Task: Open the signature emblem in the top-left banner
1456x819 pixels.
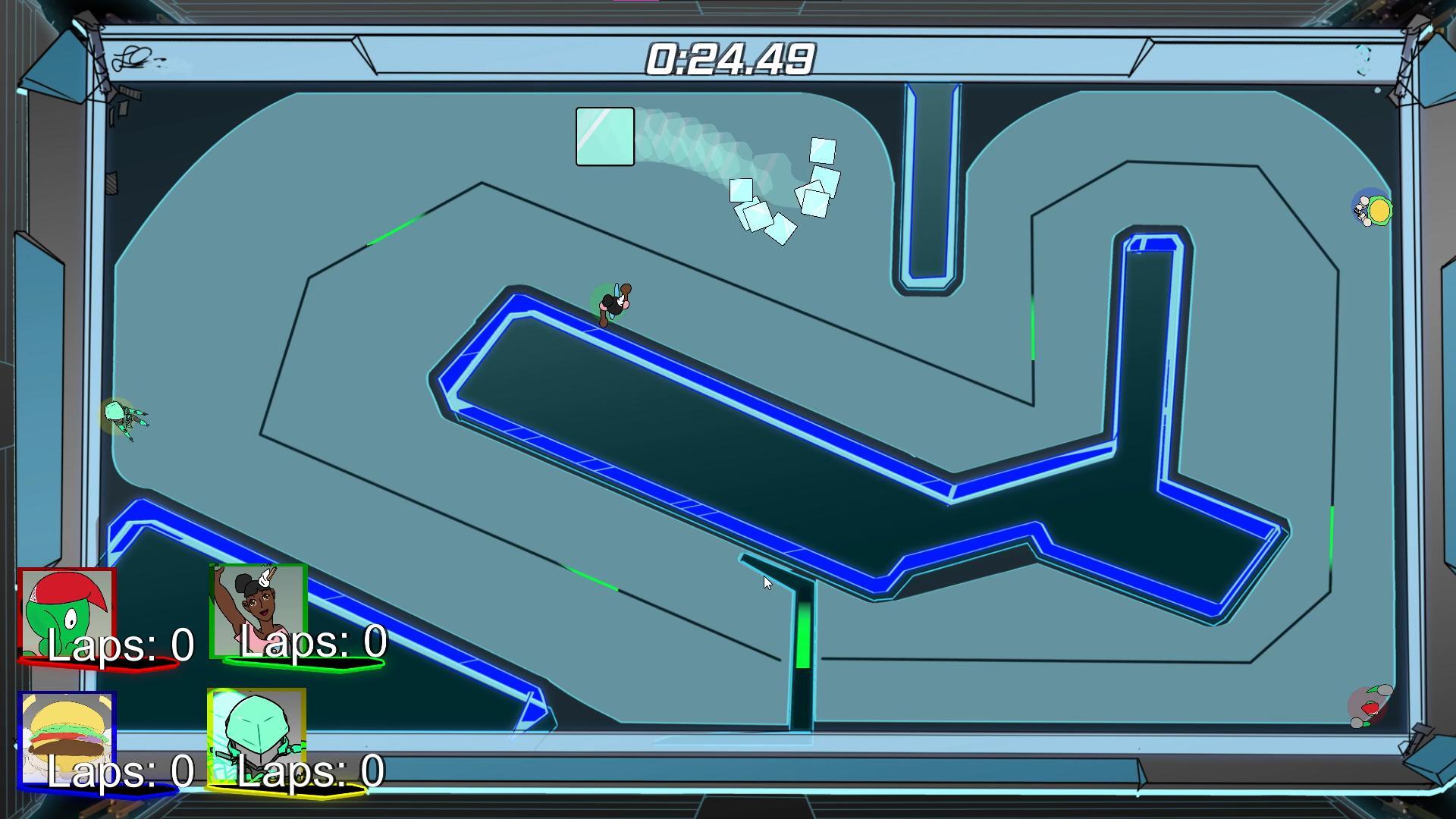Action: pyautogui.click(x=130, y=57)
